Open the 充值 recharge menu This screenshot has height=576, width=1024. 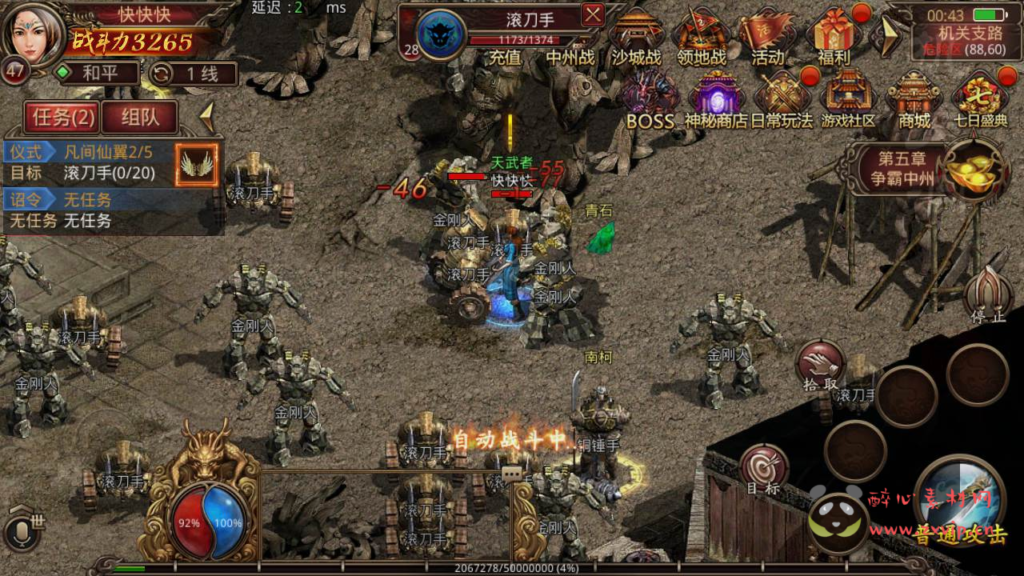505,57
